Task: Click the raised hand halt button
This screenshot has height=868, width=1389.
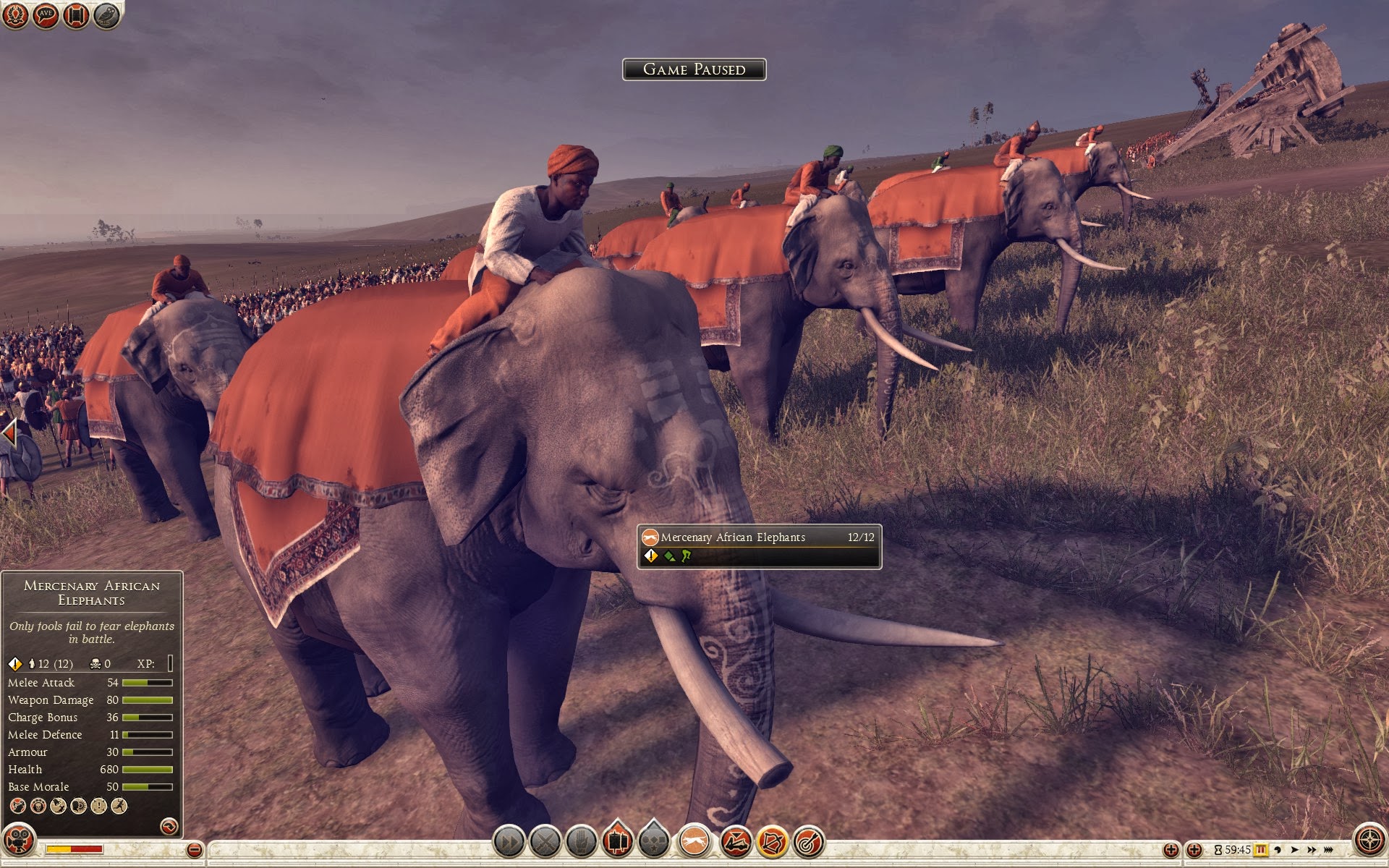Action: 581,841
